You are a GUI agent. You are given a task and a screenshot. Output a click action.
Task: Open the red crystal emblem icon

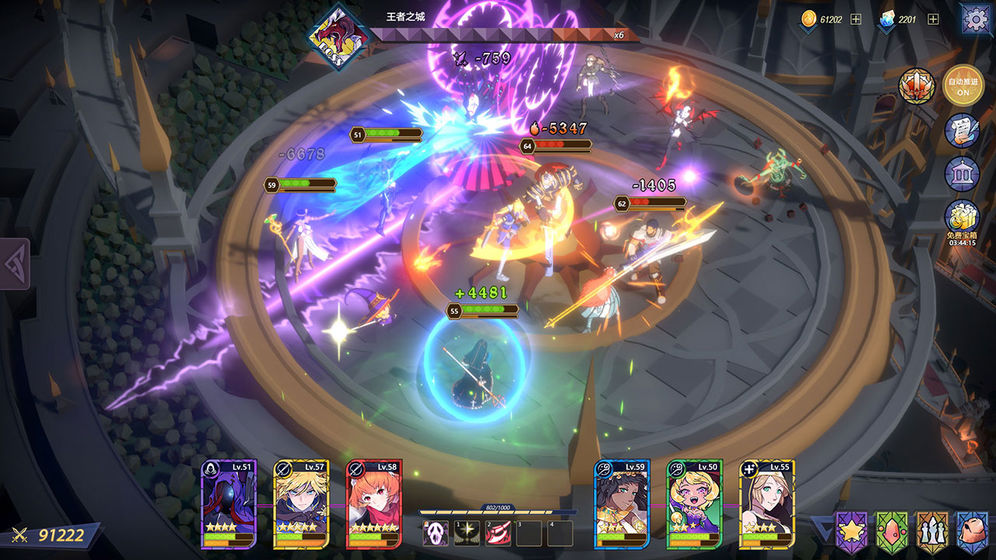coord(916,87)
